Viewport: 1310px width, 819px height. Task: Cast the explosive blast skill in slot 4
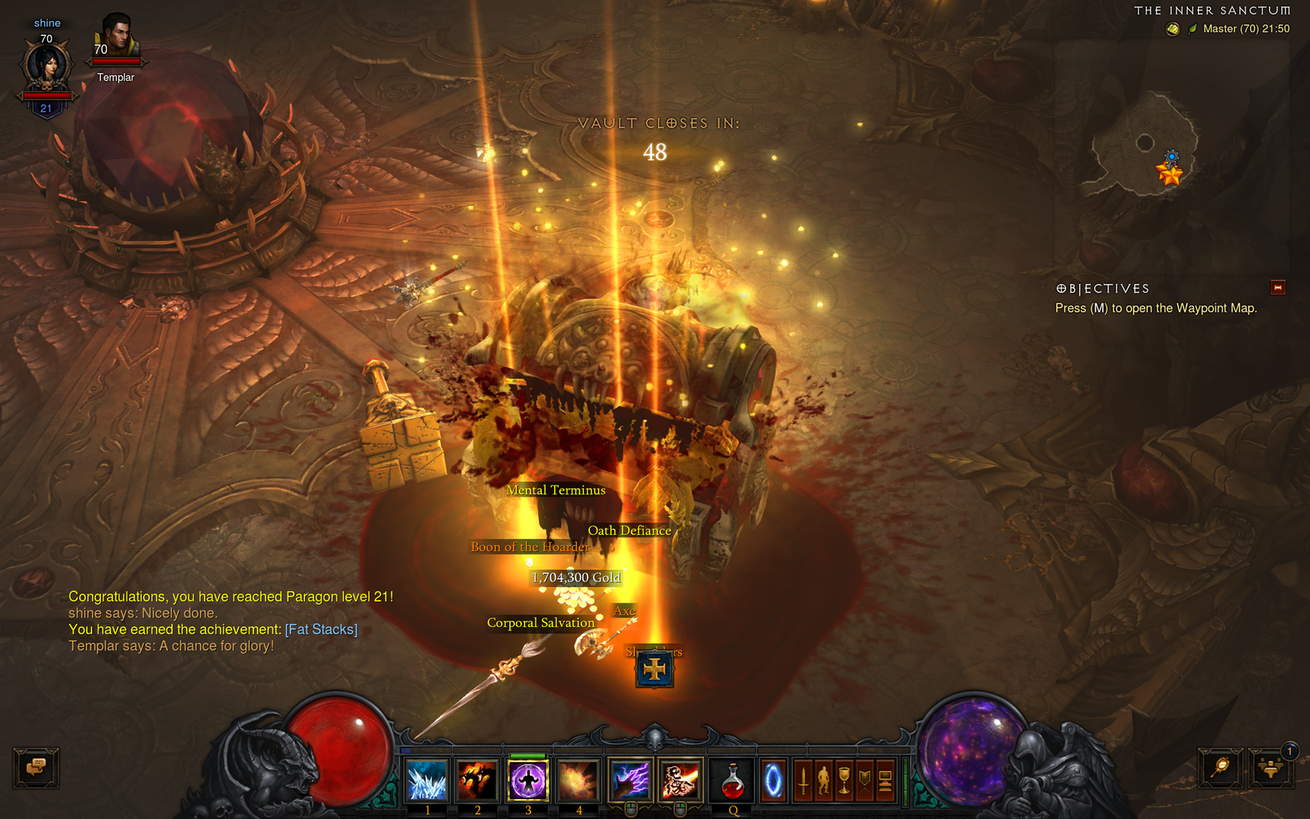pyautogui.click(x=578, y=779)
